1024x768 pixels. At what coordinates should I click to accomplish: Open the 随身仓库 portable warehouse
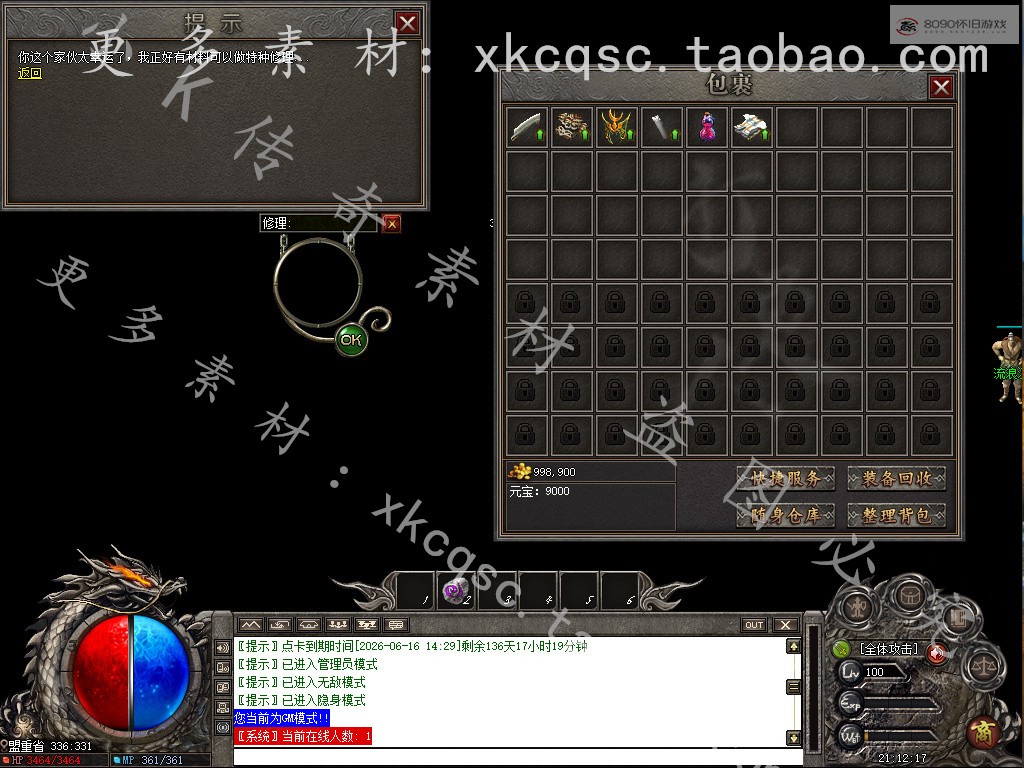pos(786,516)
